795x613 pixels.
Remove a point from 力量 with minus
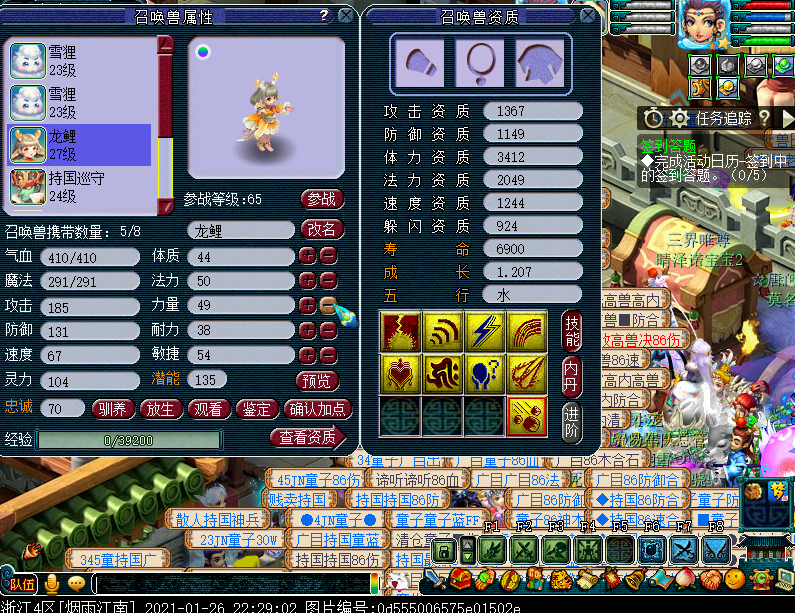pos(328,305)
